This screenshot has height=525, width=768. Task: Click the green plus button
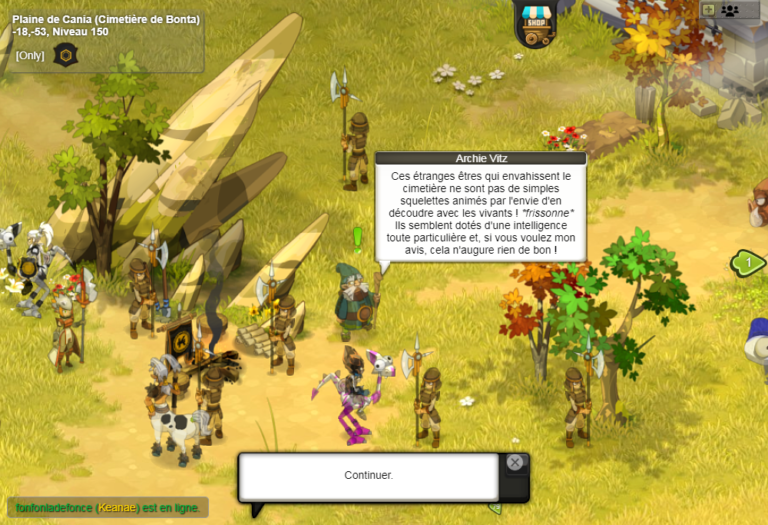tap(708, 10)
